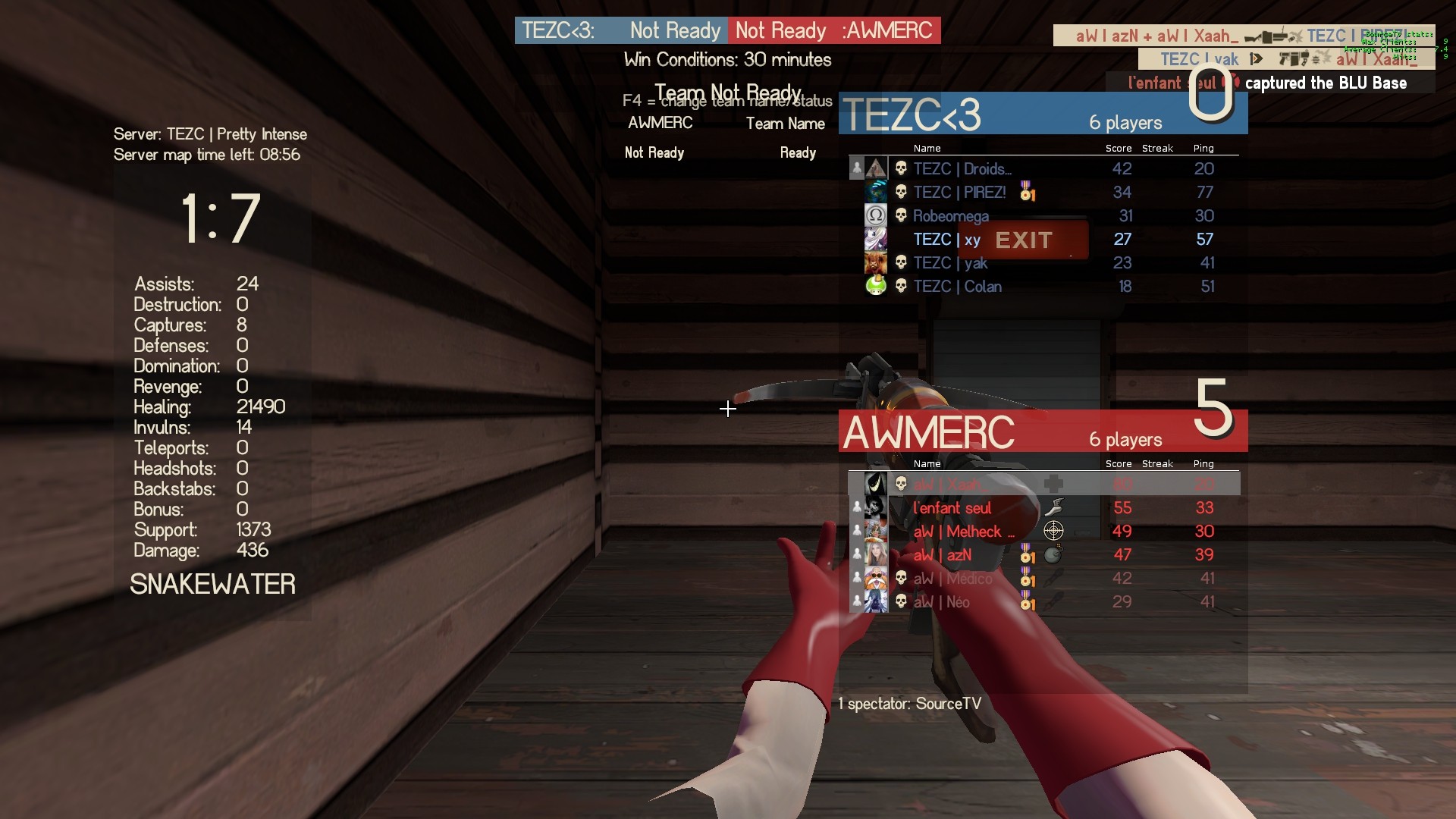Choose Robeomega's player row
The width and height of the screenshot is (1456, 819).
tap(950, 216)
